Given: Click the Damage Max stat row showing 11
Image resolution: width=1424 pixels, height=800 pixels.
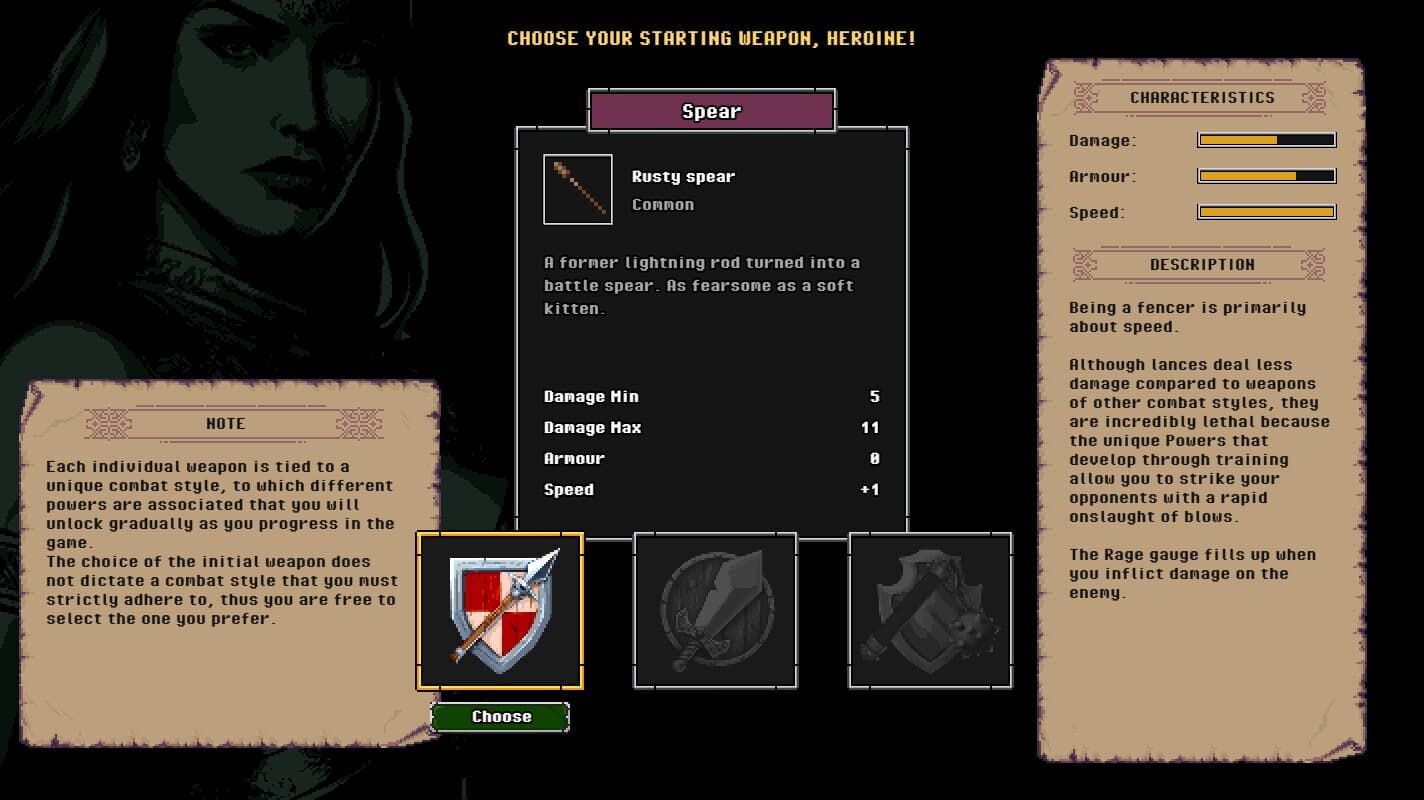Looking at the screenshot, I should [711, 427].
